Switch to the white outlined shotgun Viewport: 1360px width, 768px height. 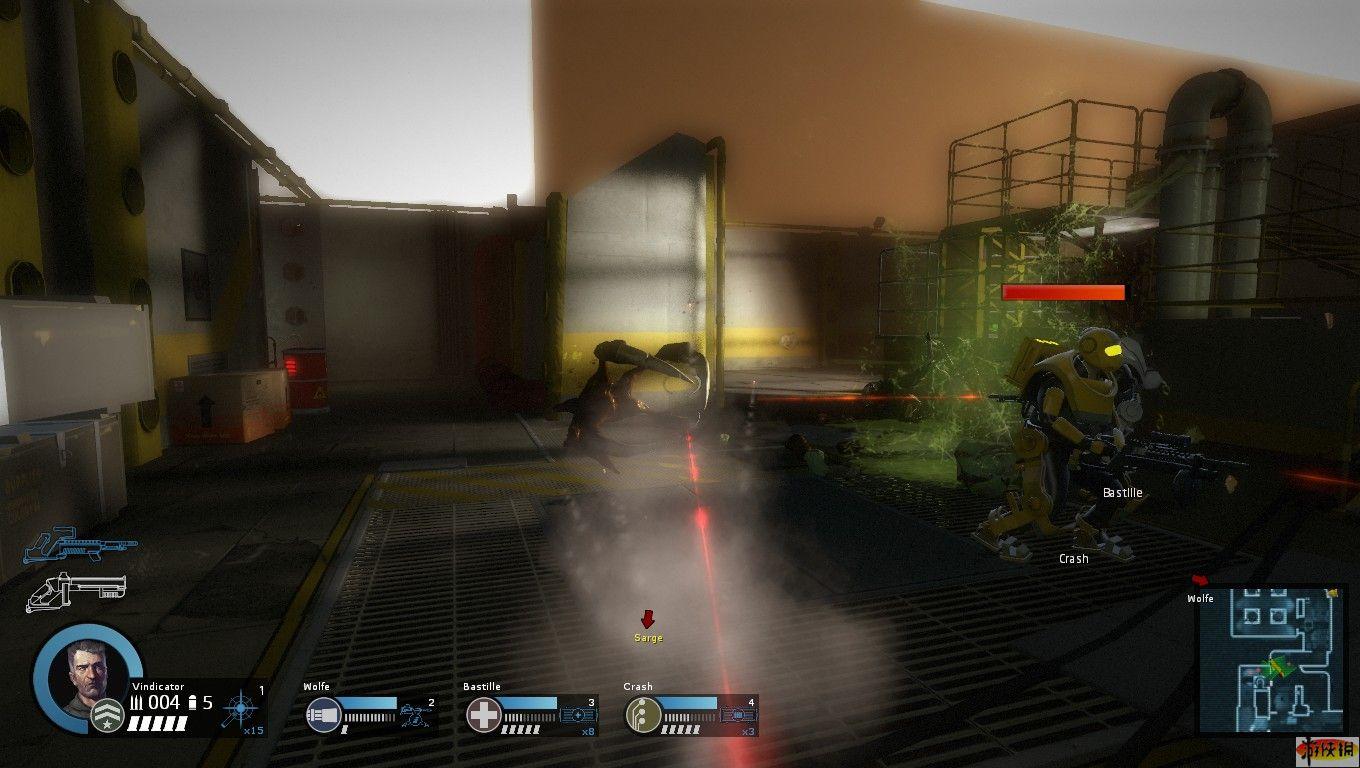click(x=76, y=590)
